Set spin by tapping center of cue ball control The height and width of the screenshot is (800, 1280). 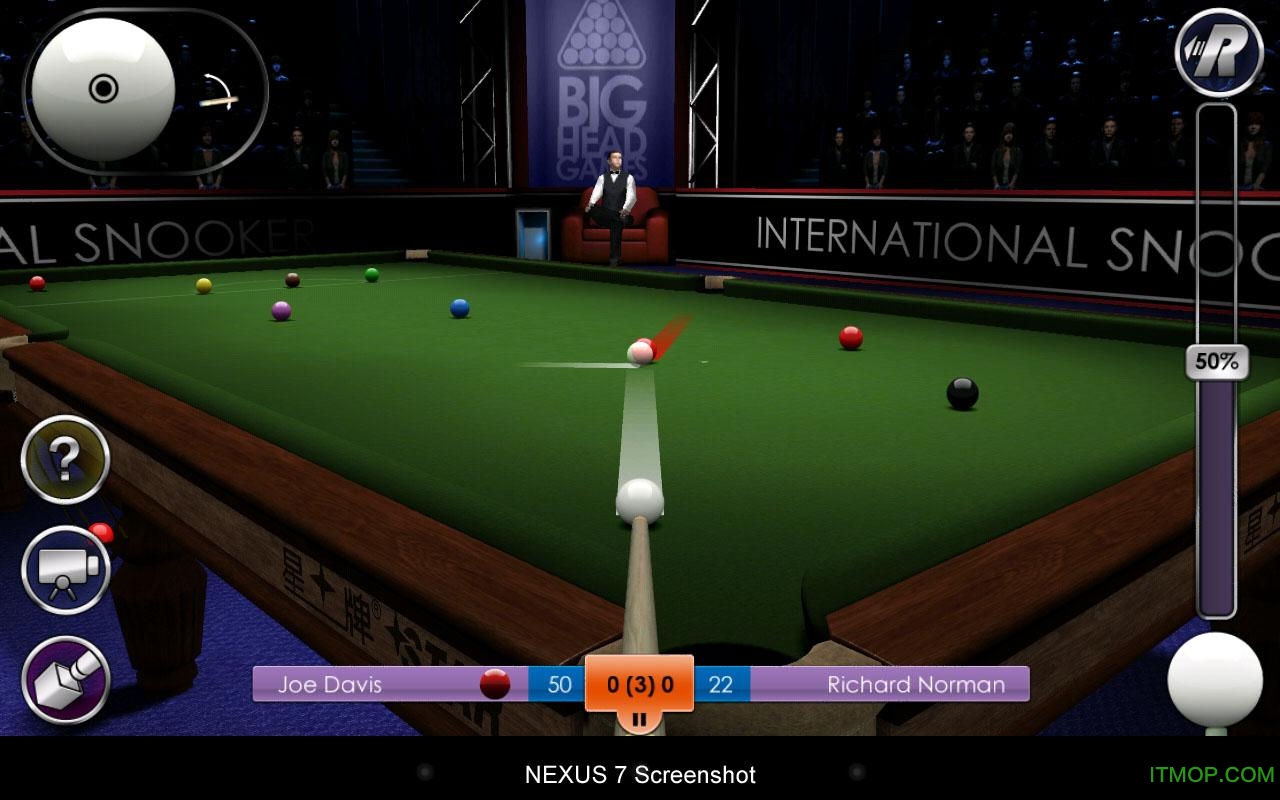(100, 90)
